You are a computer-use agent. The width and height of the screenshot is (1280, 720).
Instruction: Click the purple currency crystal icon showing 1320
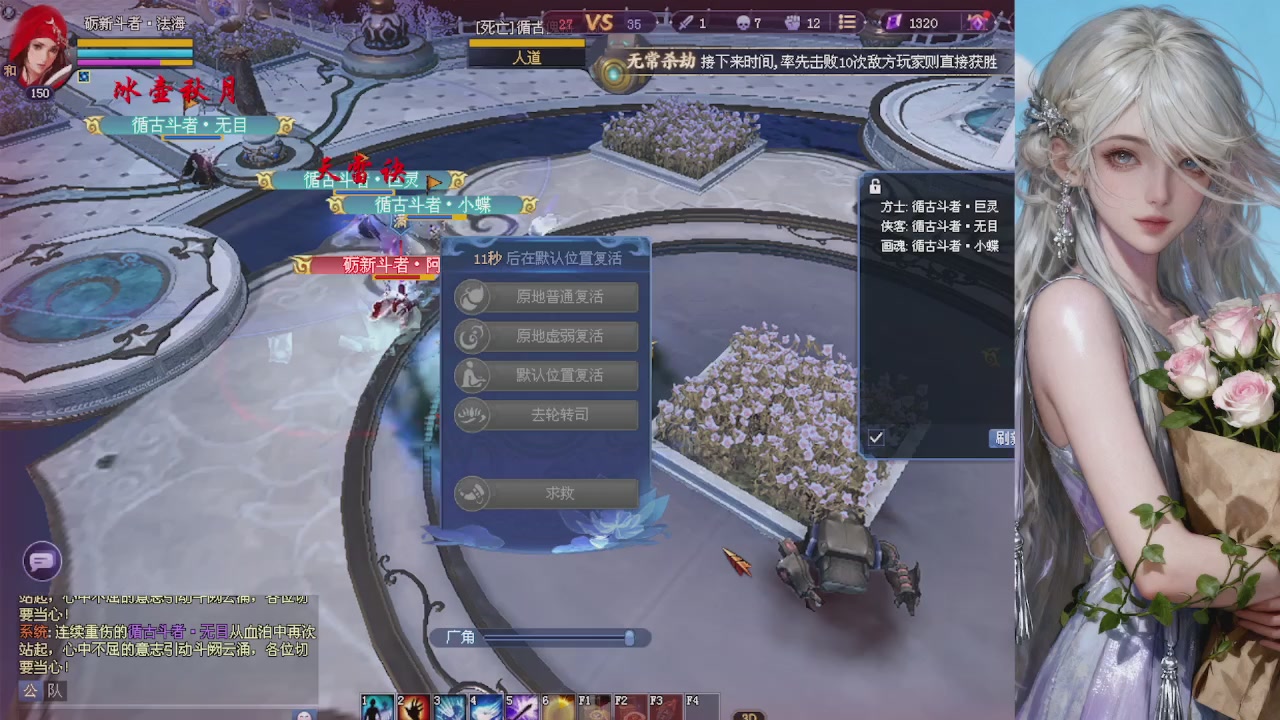pyautogui.click(x=895, y=22)
